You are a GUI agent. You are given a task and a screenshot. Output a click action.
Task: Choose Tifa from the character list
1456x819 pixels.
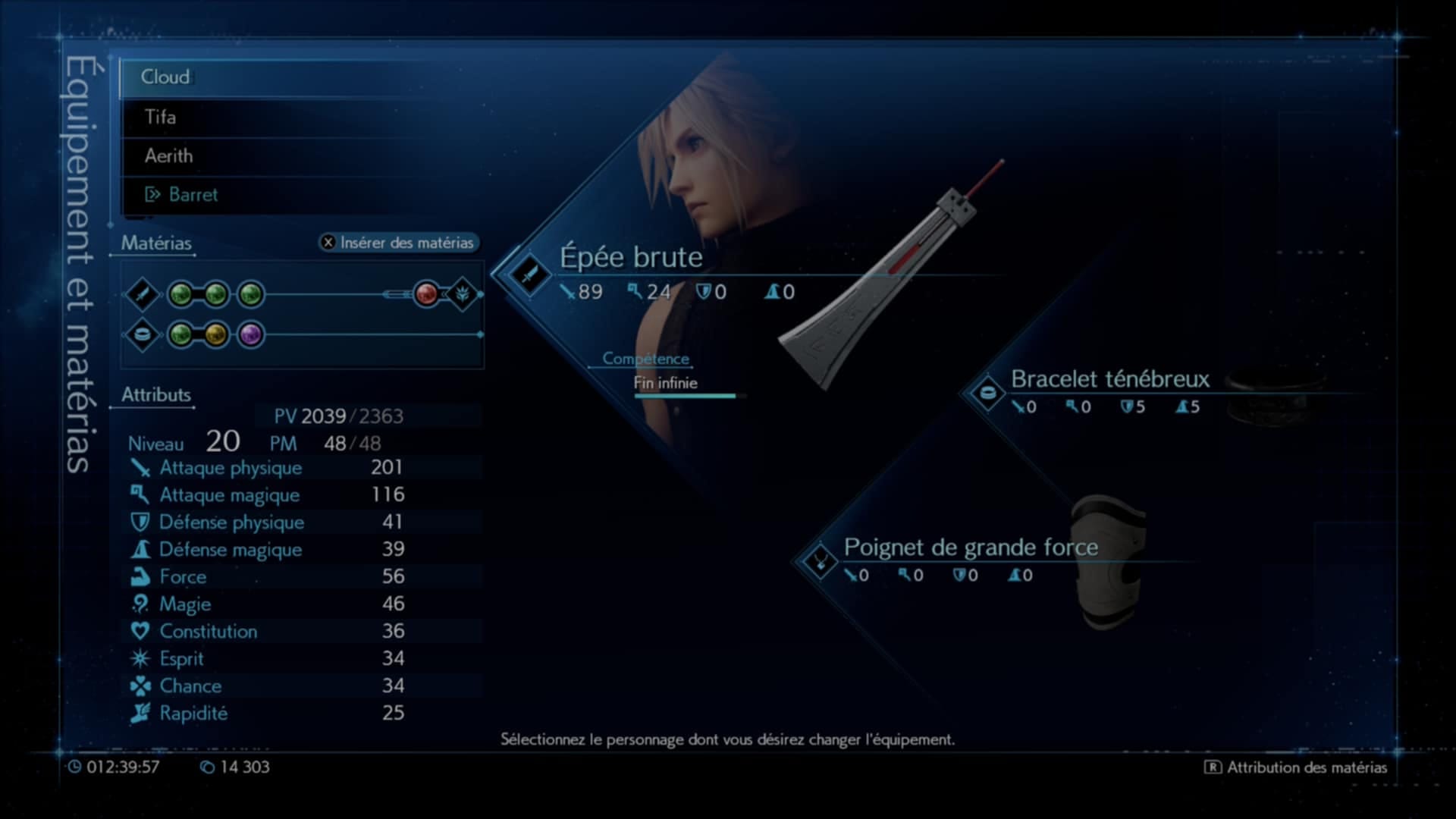coord(160,117)
